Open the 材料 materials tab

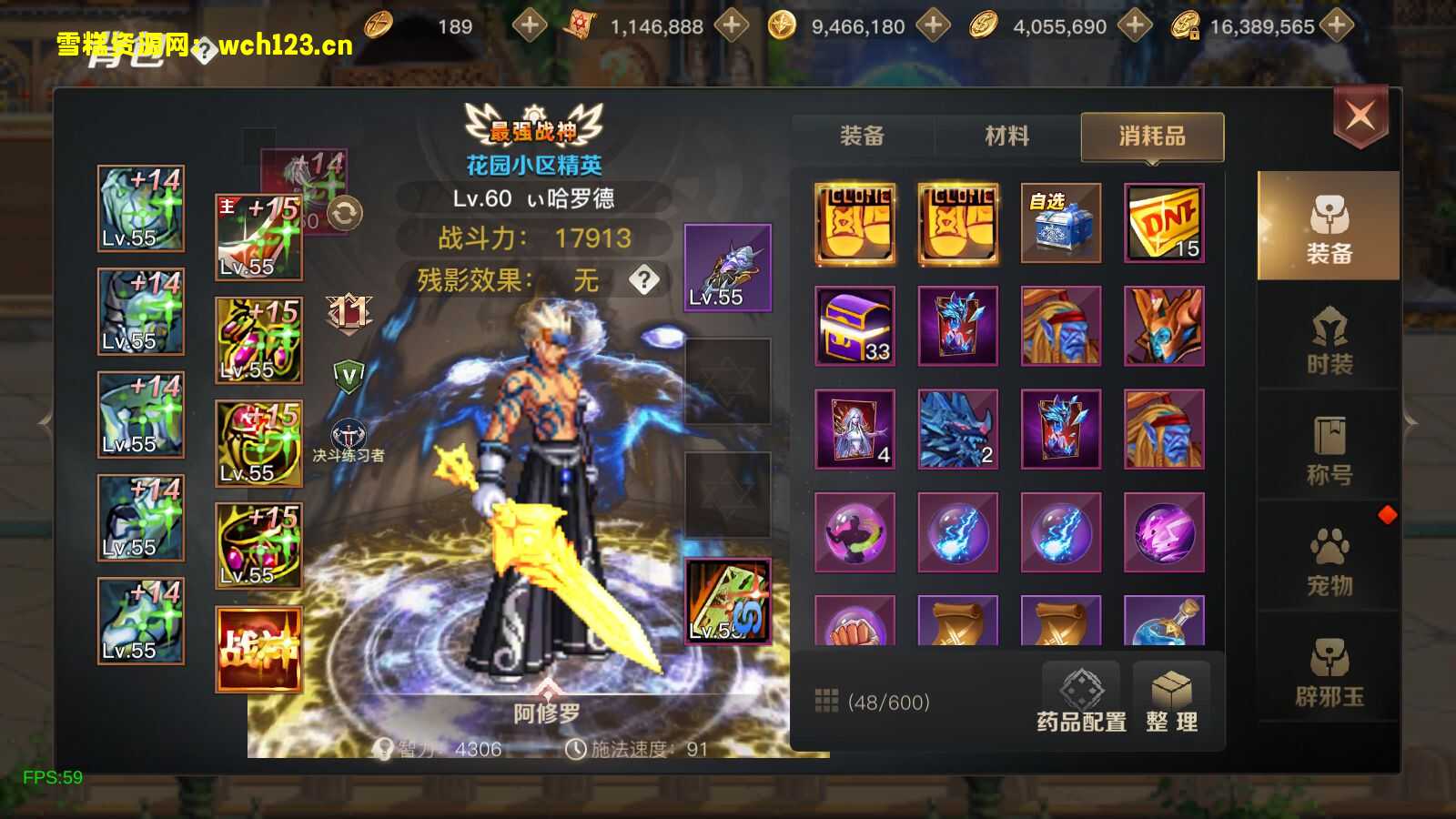tap(1006, 136)
